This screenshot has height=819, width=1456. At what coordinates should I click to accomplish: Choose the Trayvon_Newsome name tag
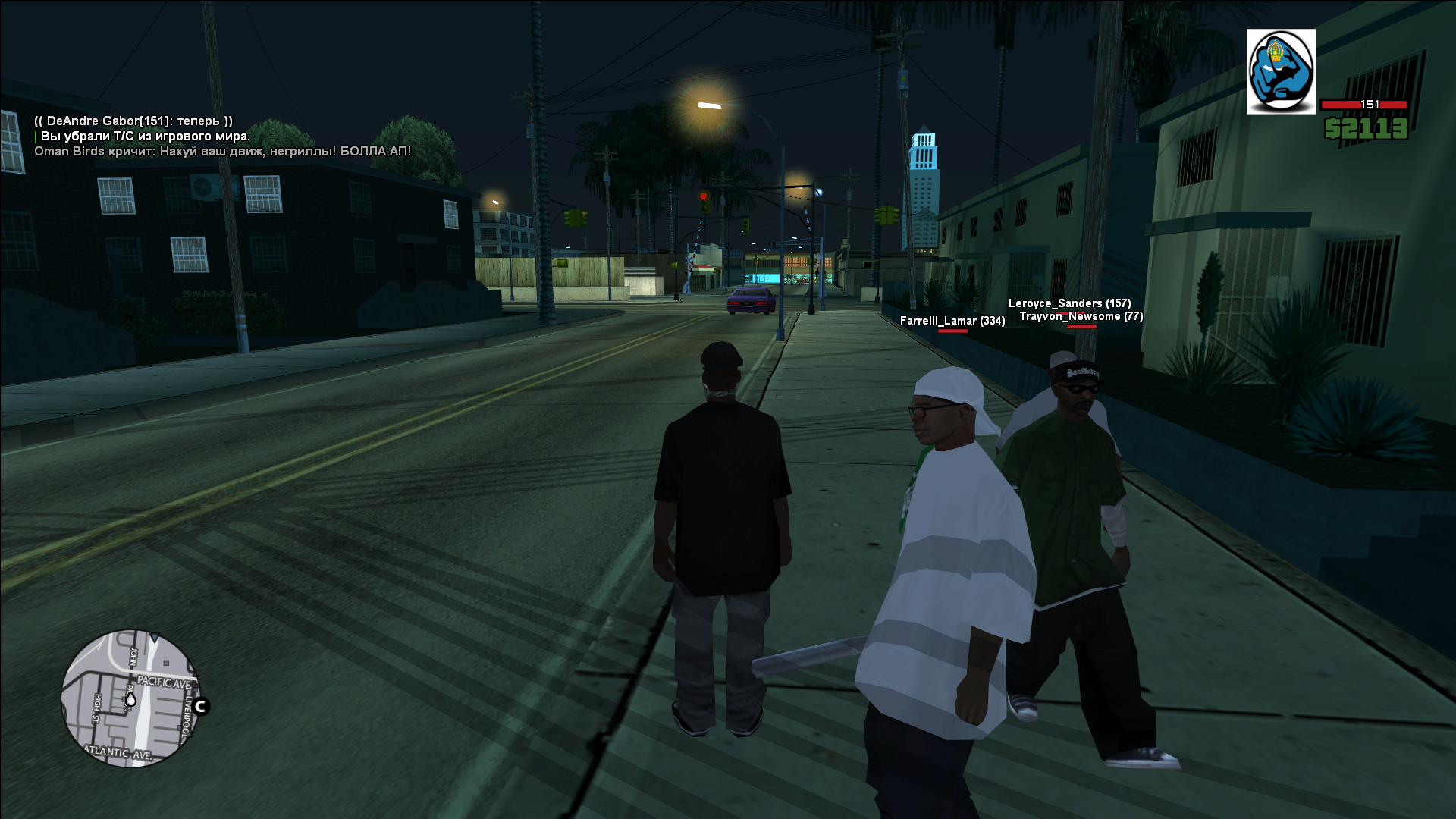point(1081,316)
